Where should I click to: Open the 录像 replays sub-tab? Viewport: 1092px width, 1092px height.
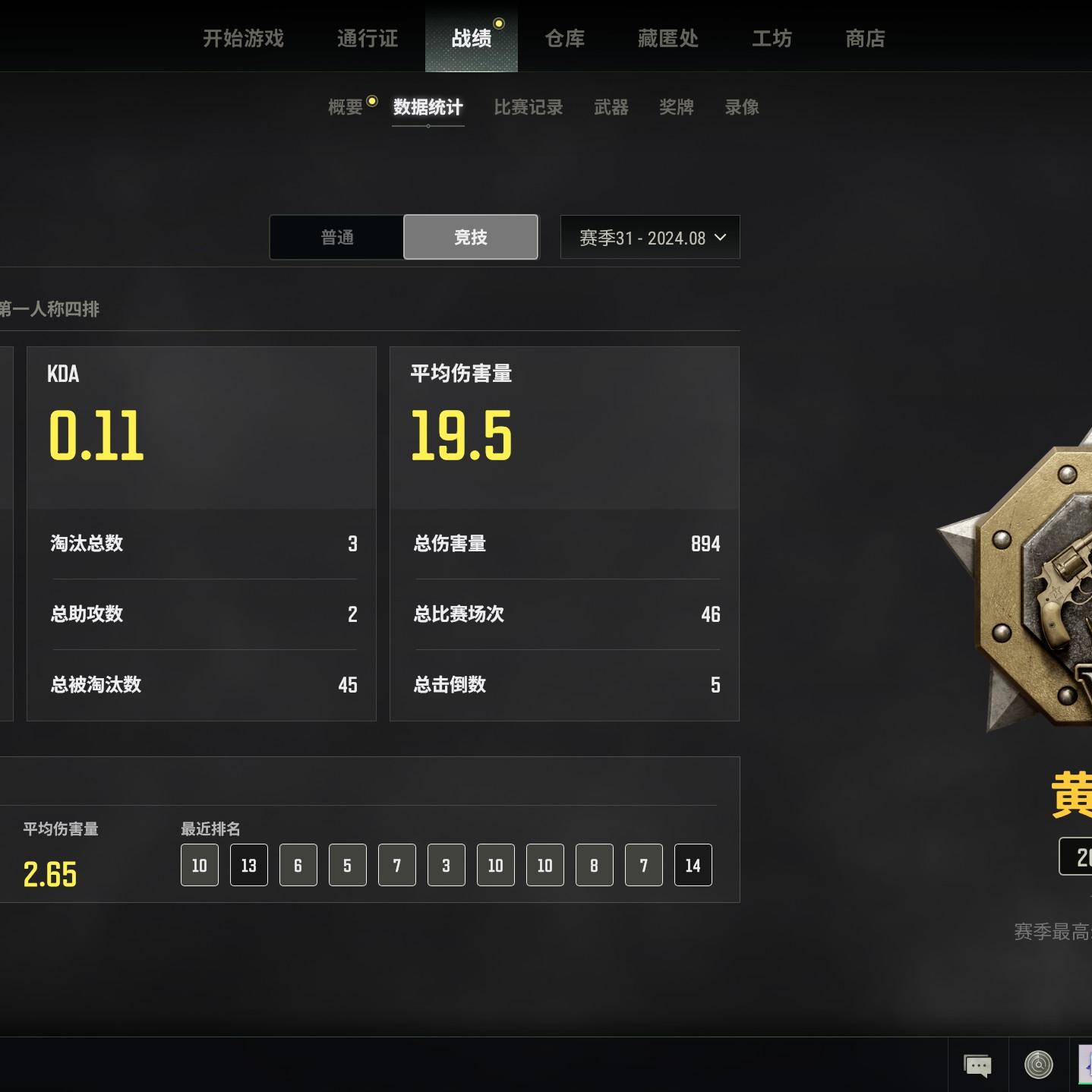(742, 107)
